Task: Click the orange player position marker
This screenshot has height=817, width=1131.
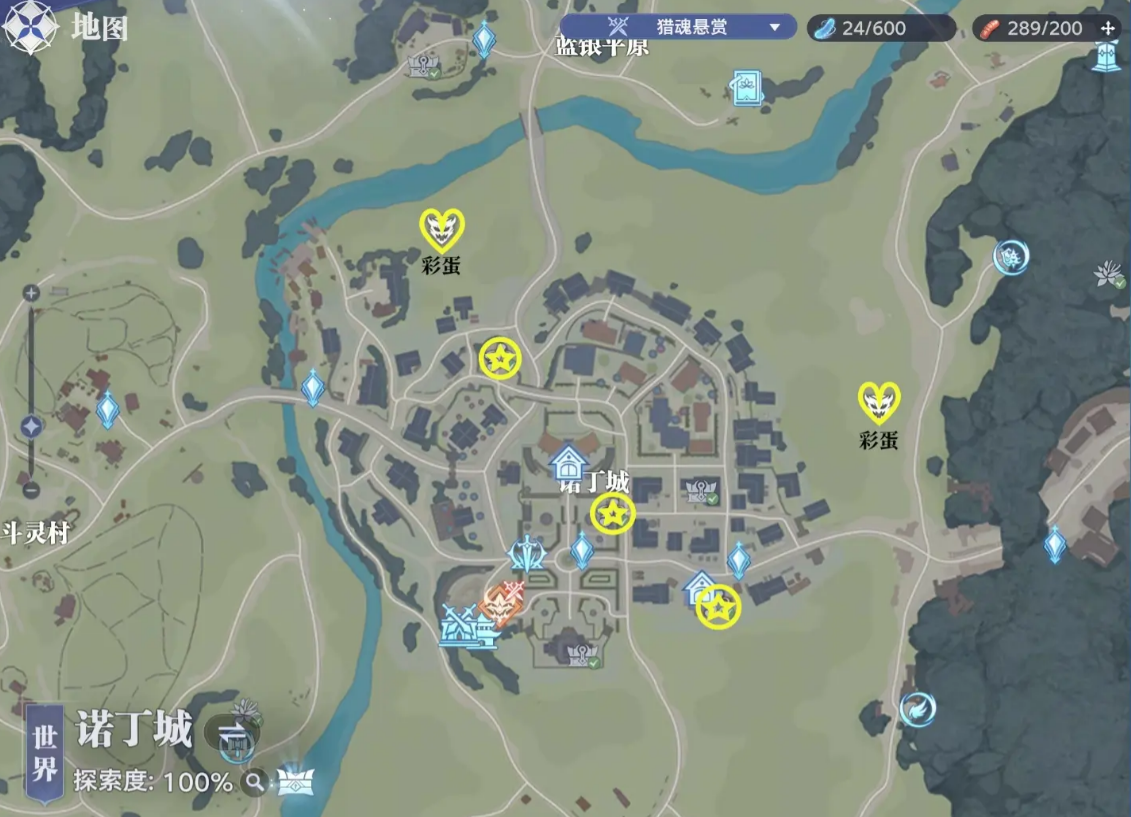Action: (497, 601)
